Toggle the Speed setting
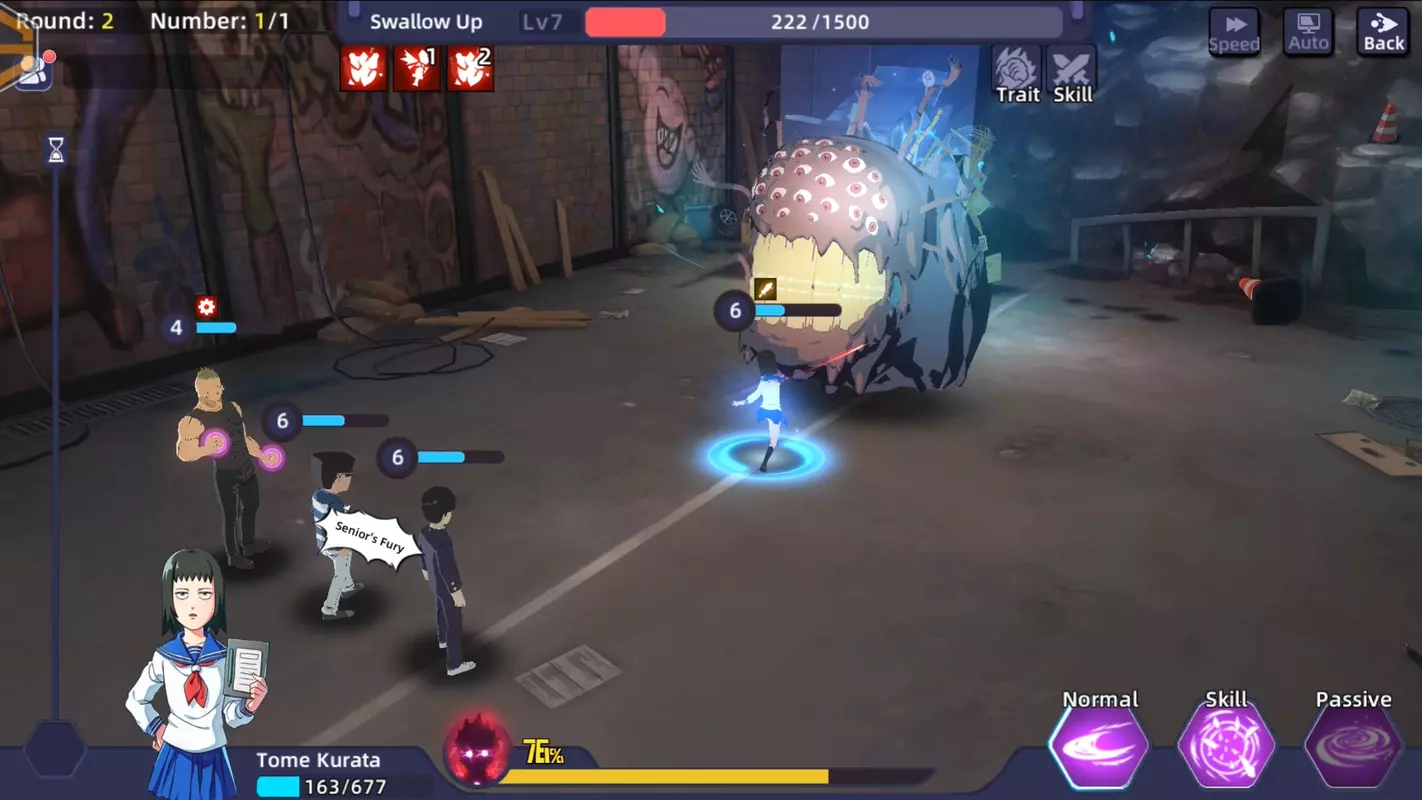The image size is (1422, 800). pyautogui.click(x=1235, y=31)
